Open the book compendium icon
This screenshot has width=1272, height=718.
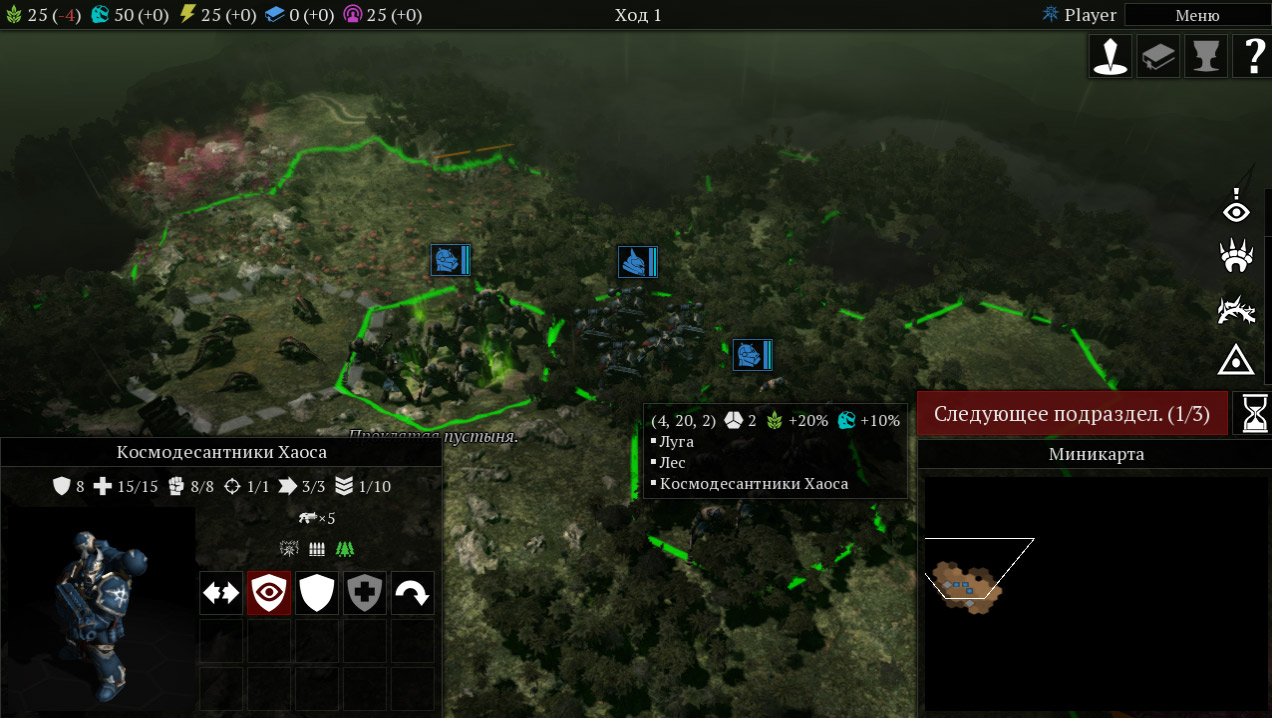point(1158,56)
